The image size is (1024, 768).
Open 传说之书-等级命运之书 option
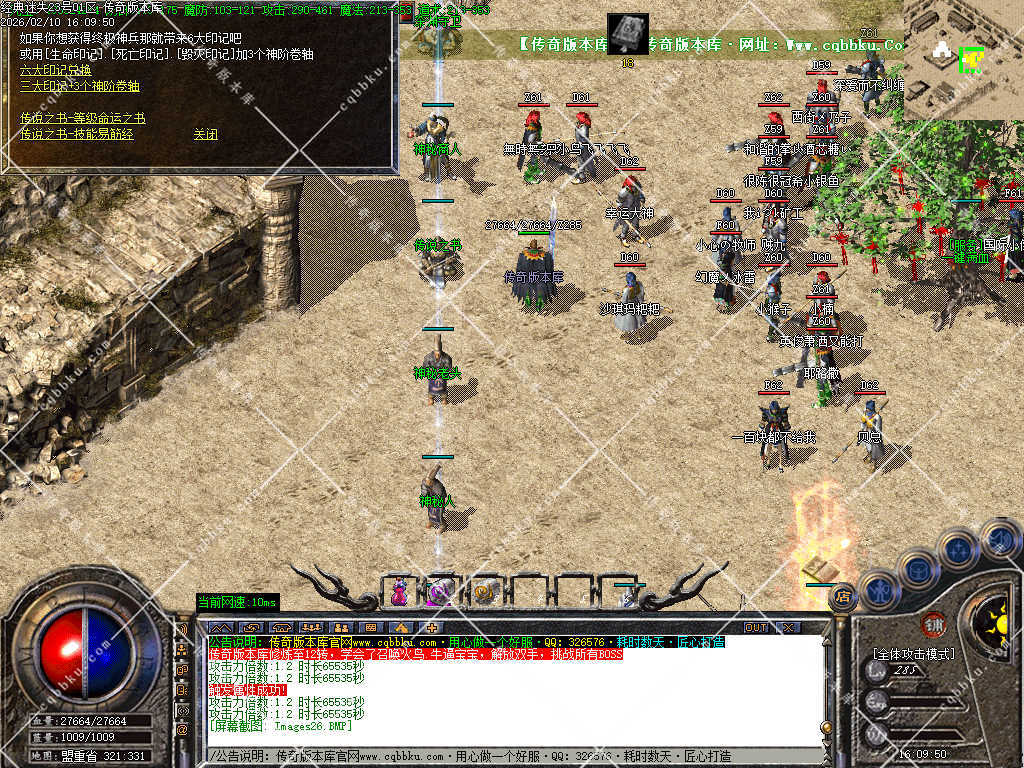82,118
